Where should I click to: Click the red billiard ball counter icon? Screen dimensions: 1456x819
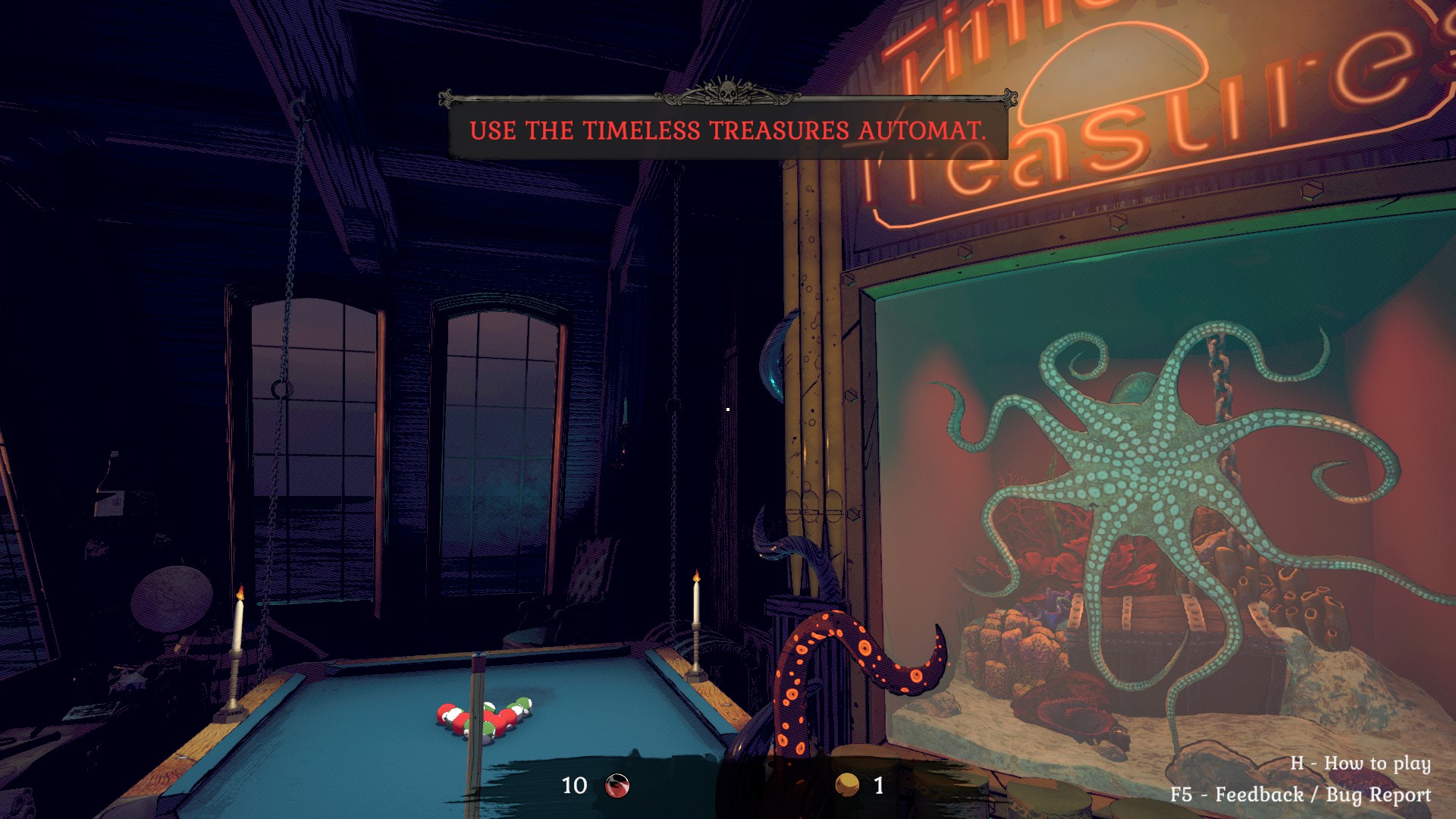617,785
